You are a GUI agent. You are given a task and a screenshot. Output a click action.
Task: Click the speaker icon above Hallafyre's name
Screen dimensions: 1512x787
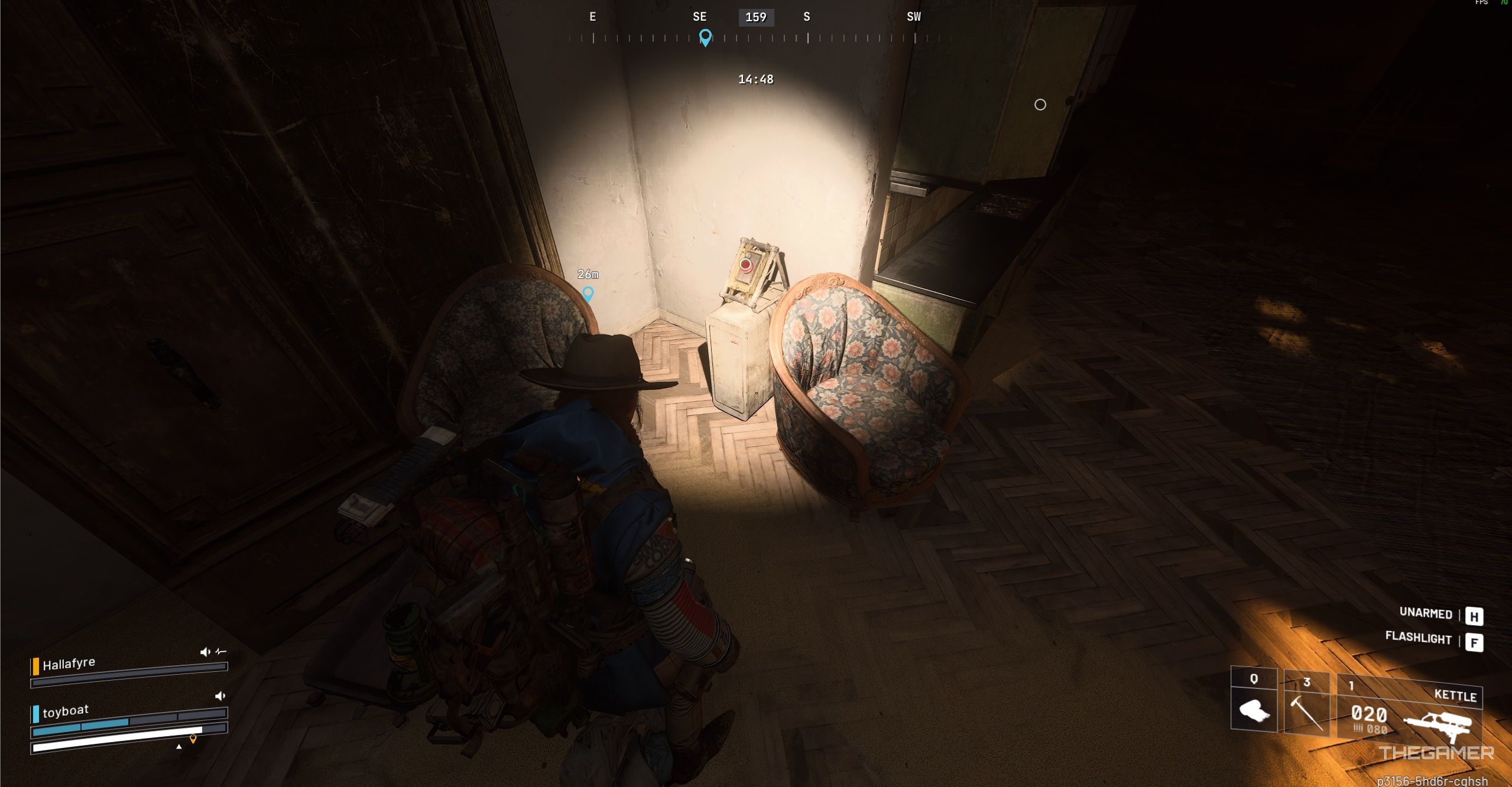[x=205, y=652]
